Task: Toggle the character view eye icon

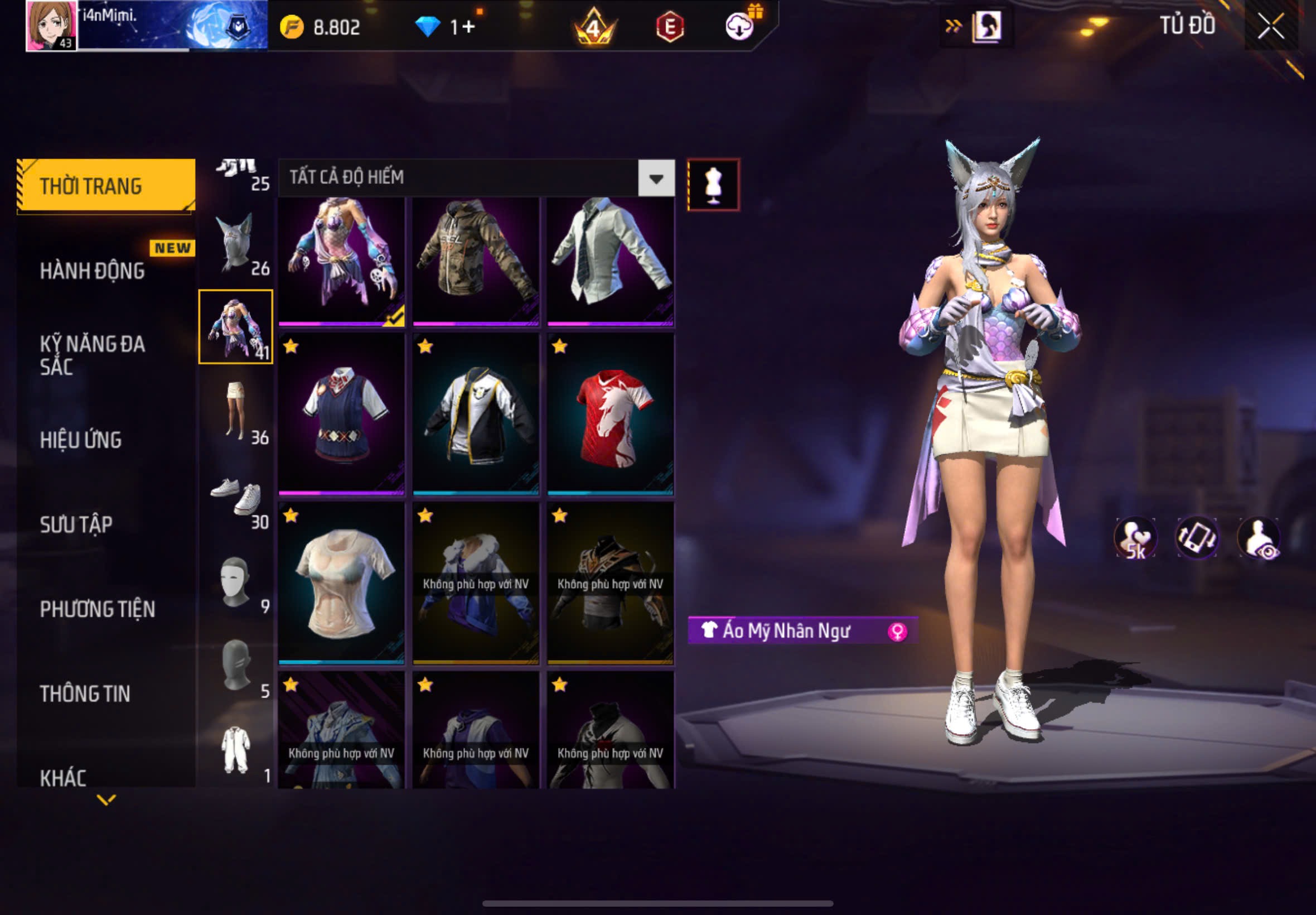Action: (1258, 538)
